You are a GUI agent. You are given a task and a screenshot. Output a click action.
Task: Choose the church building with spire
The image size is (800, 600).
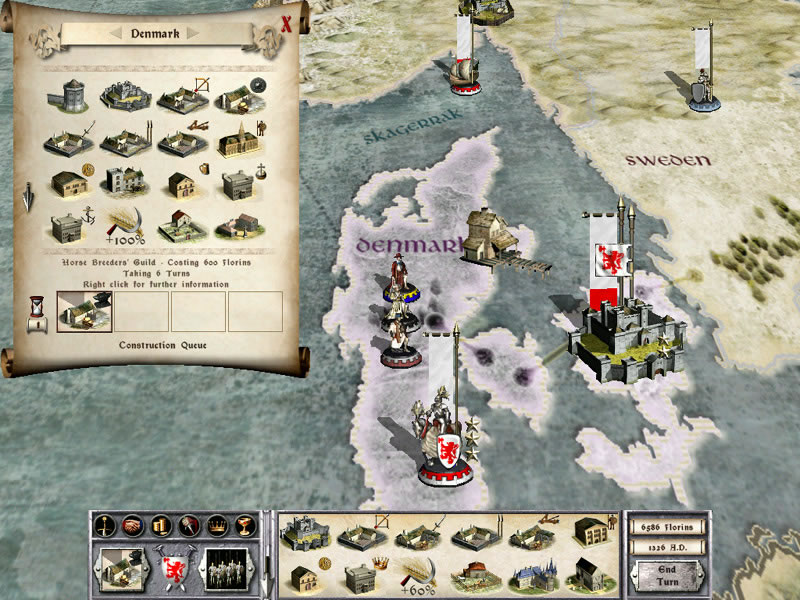point(237,141)
